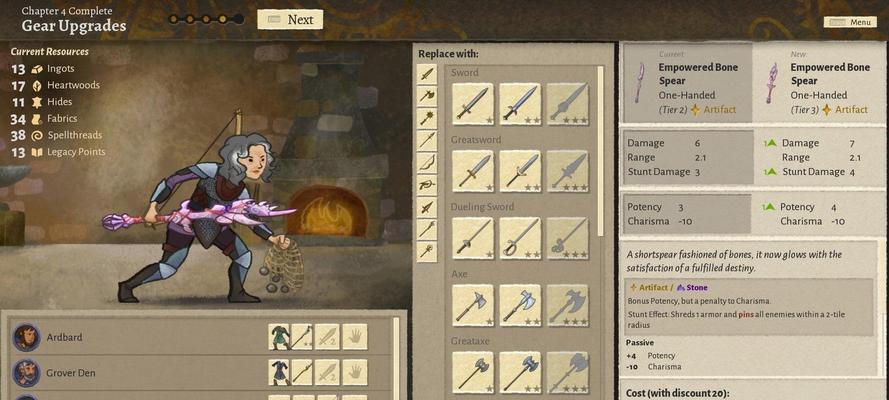The image size is (889, 400).
Task: Select the one-star Greatsword
Action: [472, 171]
